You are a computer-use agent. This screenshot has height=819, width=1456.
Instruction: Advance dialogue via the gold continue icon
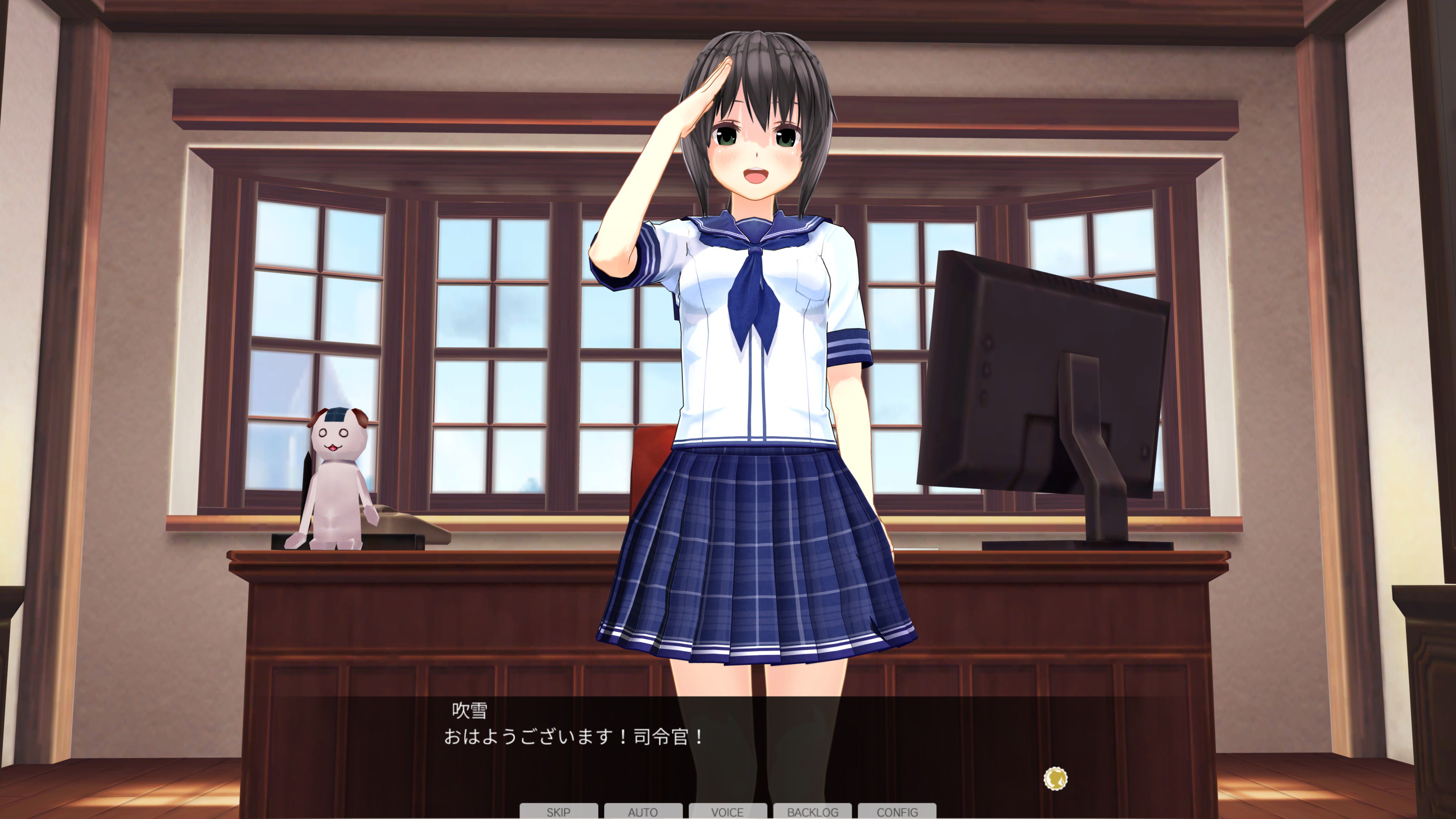click(1055, 778)
